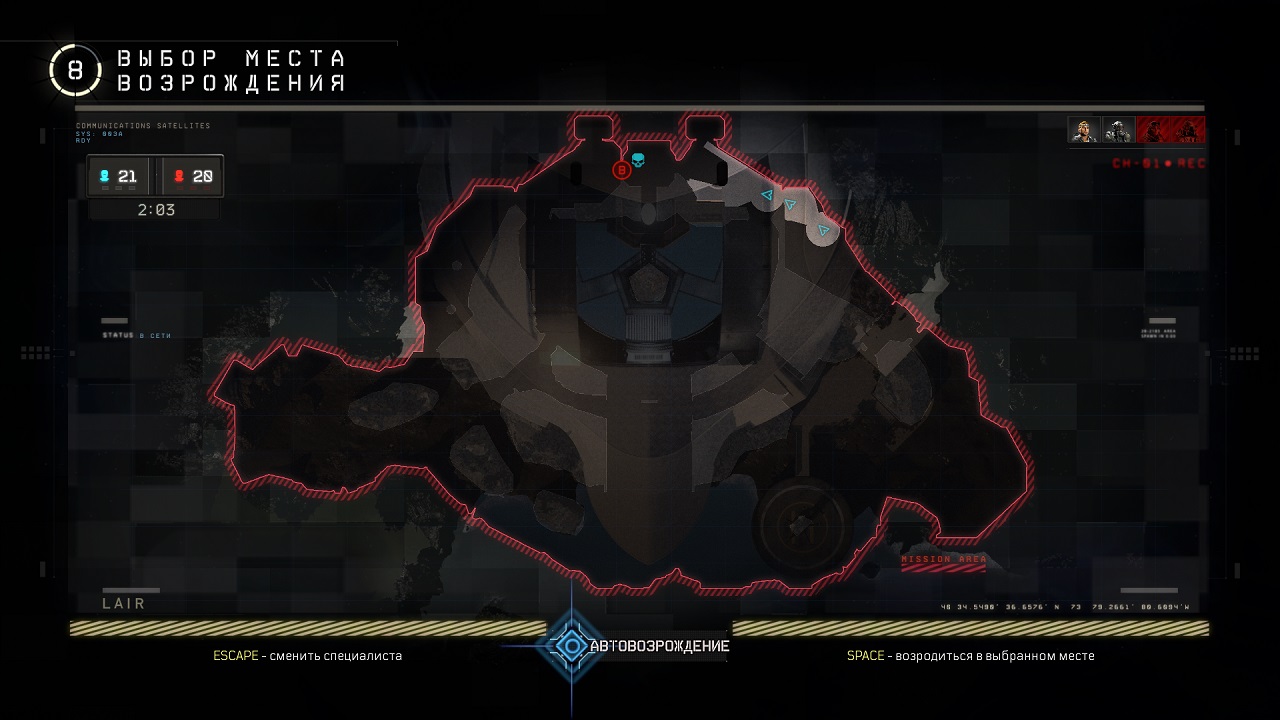Screen dimensions: 1280x720
Task: Pick the masked soldier specialist portrait
Action: pyautogui.click(x=1117, y=130)
